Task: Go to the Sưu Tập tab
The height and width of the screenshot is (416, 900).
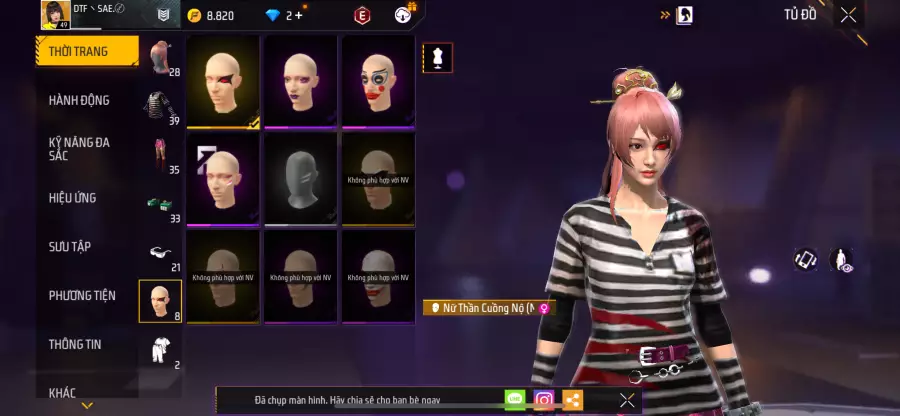Action: click(x=70, y=246)
